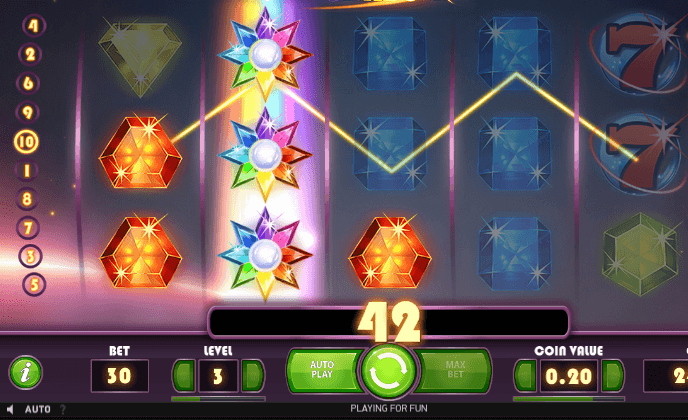Lower the coin value
Image resolution: width=688 pixels, height=420 pixels.
click(x=524, y=376)
